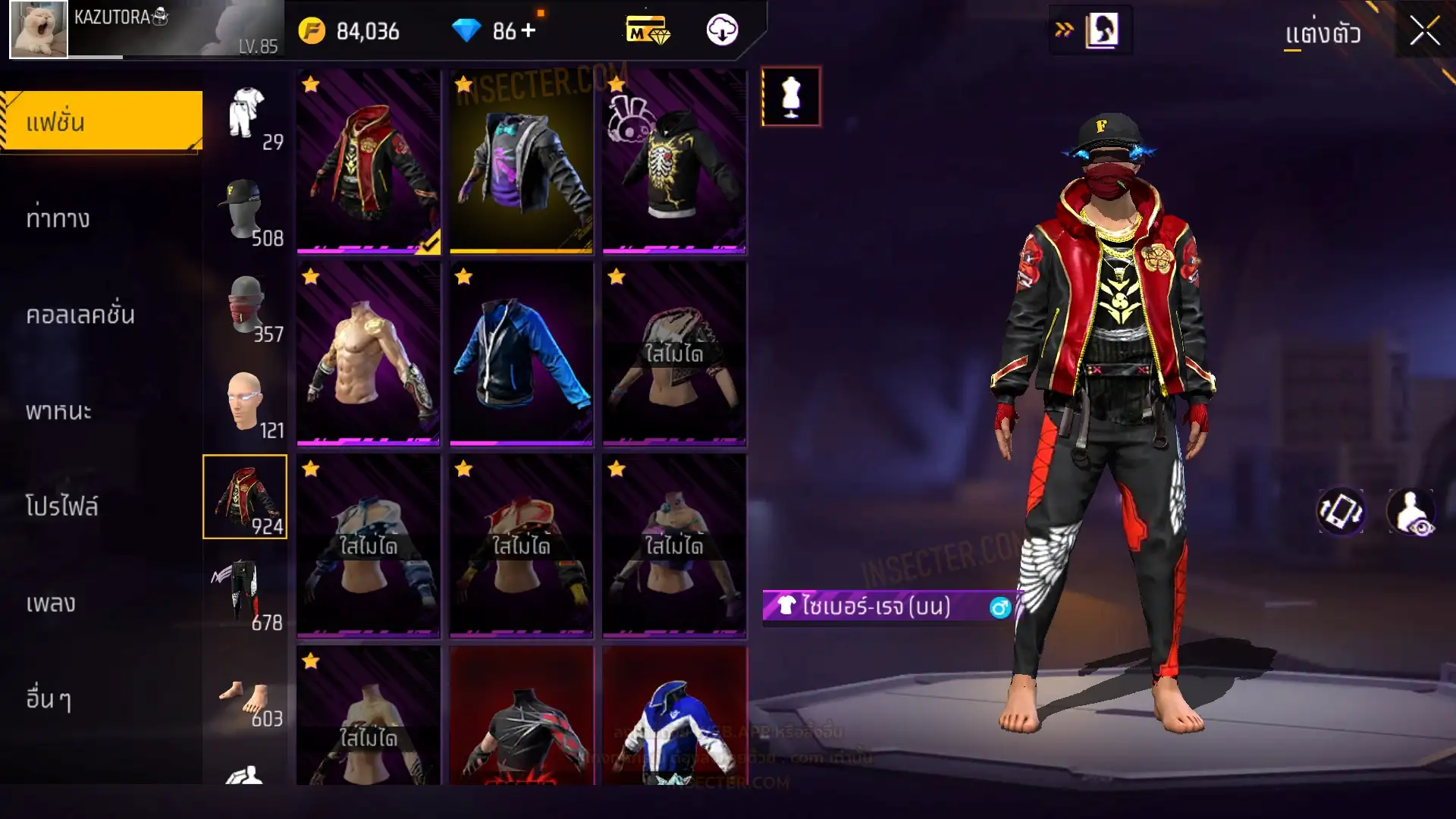Add diamonds with the plus button
This screenshot has height=819, width=1456.
coord(528,31)
